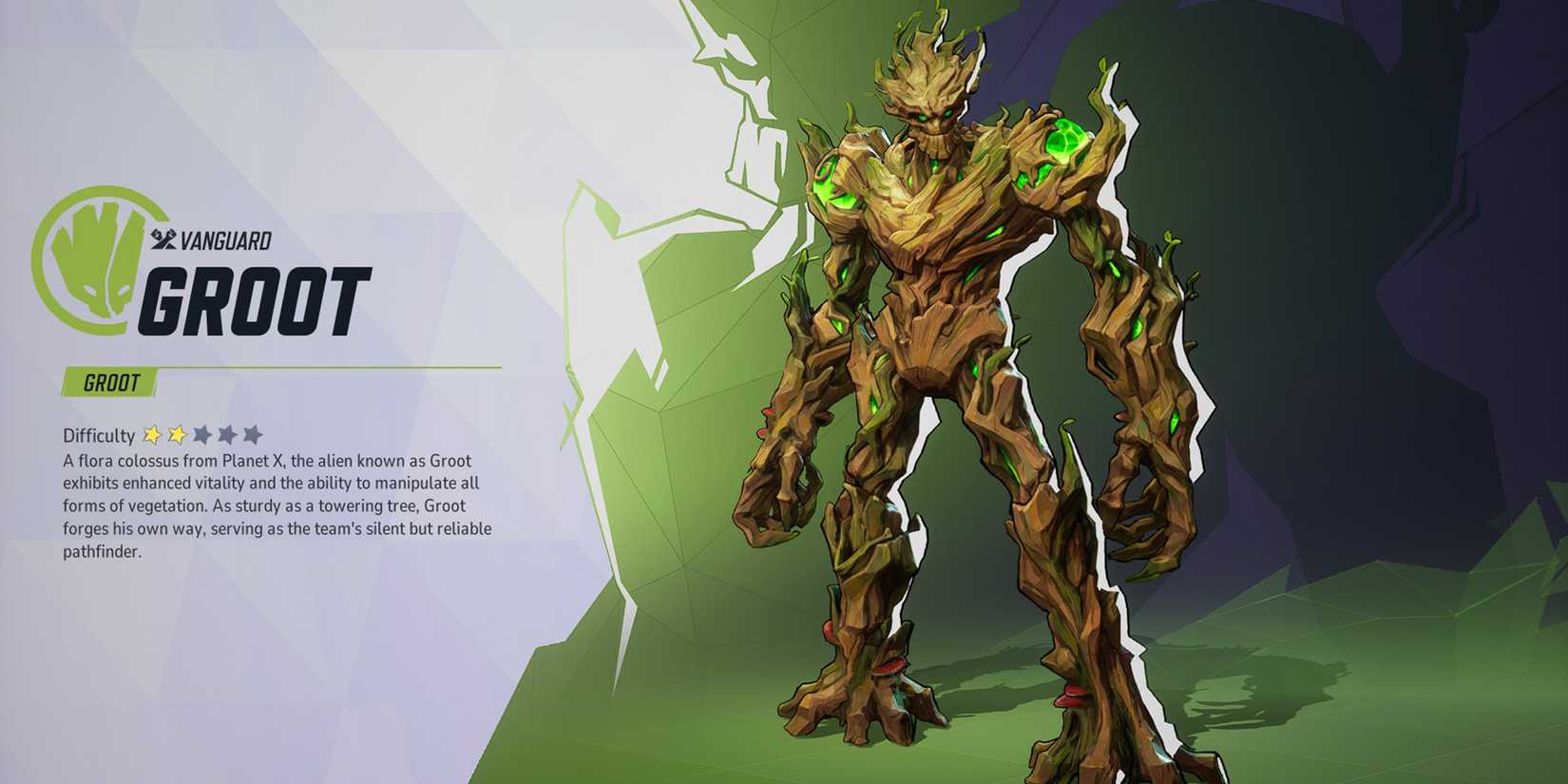Click the Difficulty label
1568x784 pixels.
point(98,434)
